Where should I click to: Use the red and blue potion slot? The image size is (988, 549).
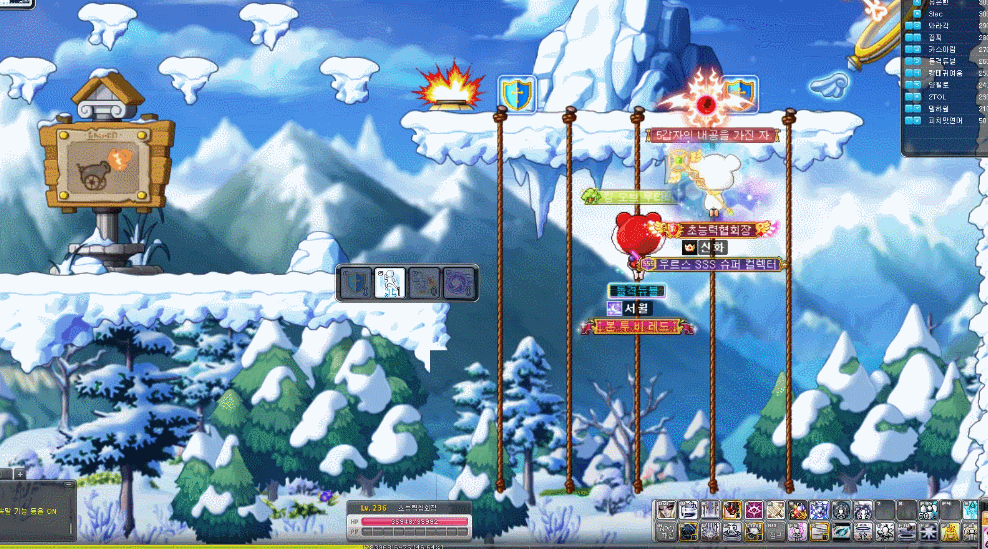pyautogui.click(x=797, y=510)
